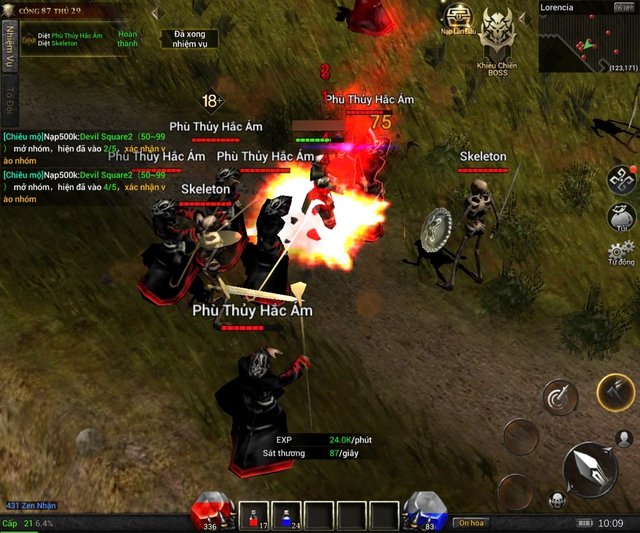Open the Túi bag inventory
The image size is (640, 533).
(622, 216)
